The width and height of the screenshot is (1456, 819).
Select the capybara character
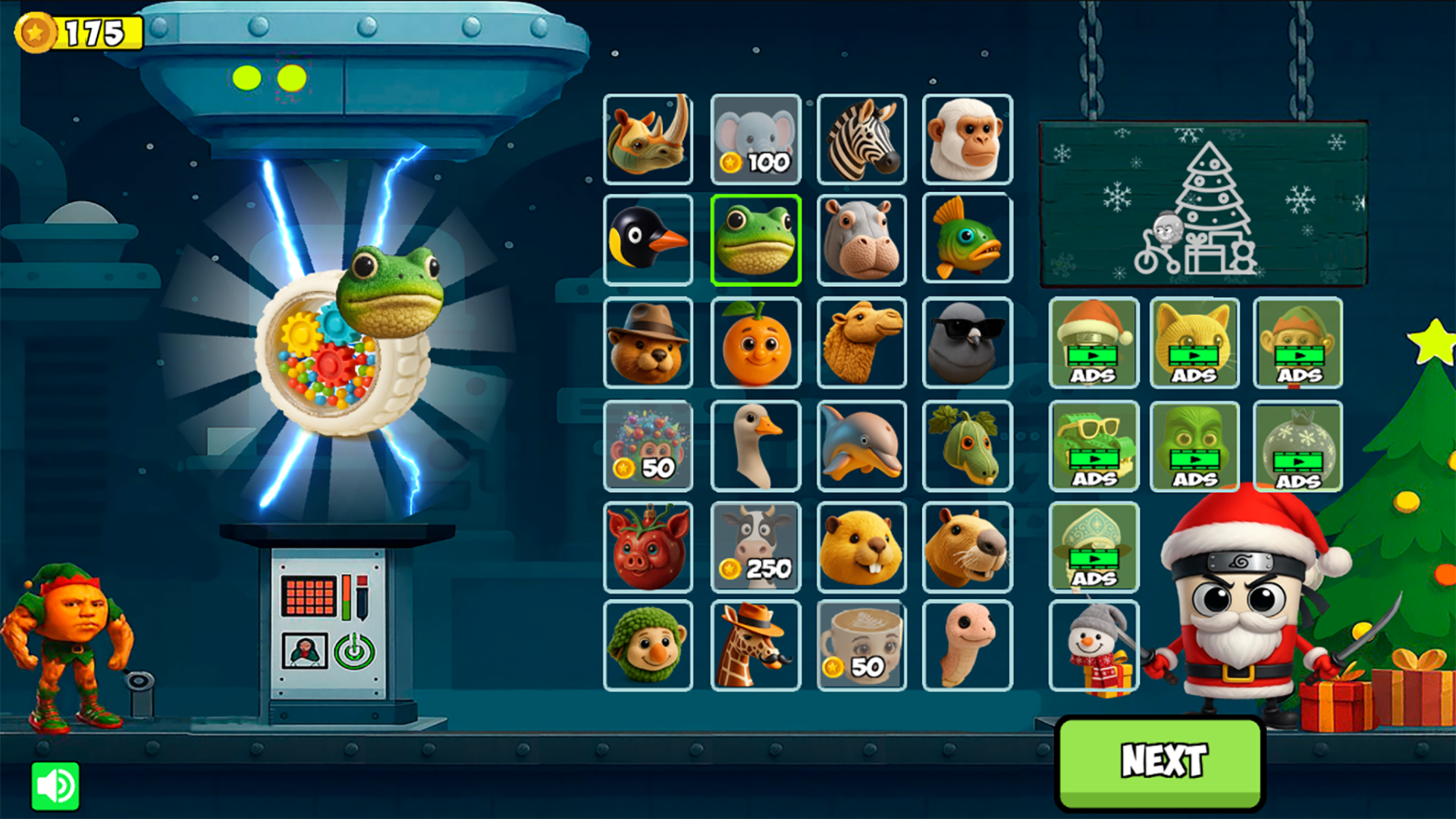[x=968, y=547]
